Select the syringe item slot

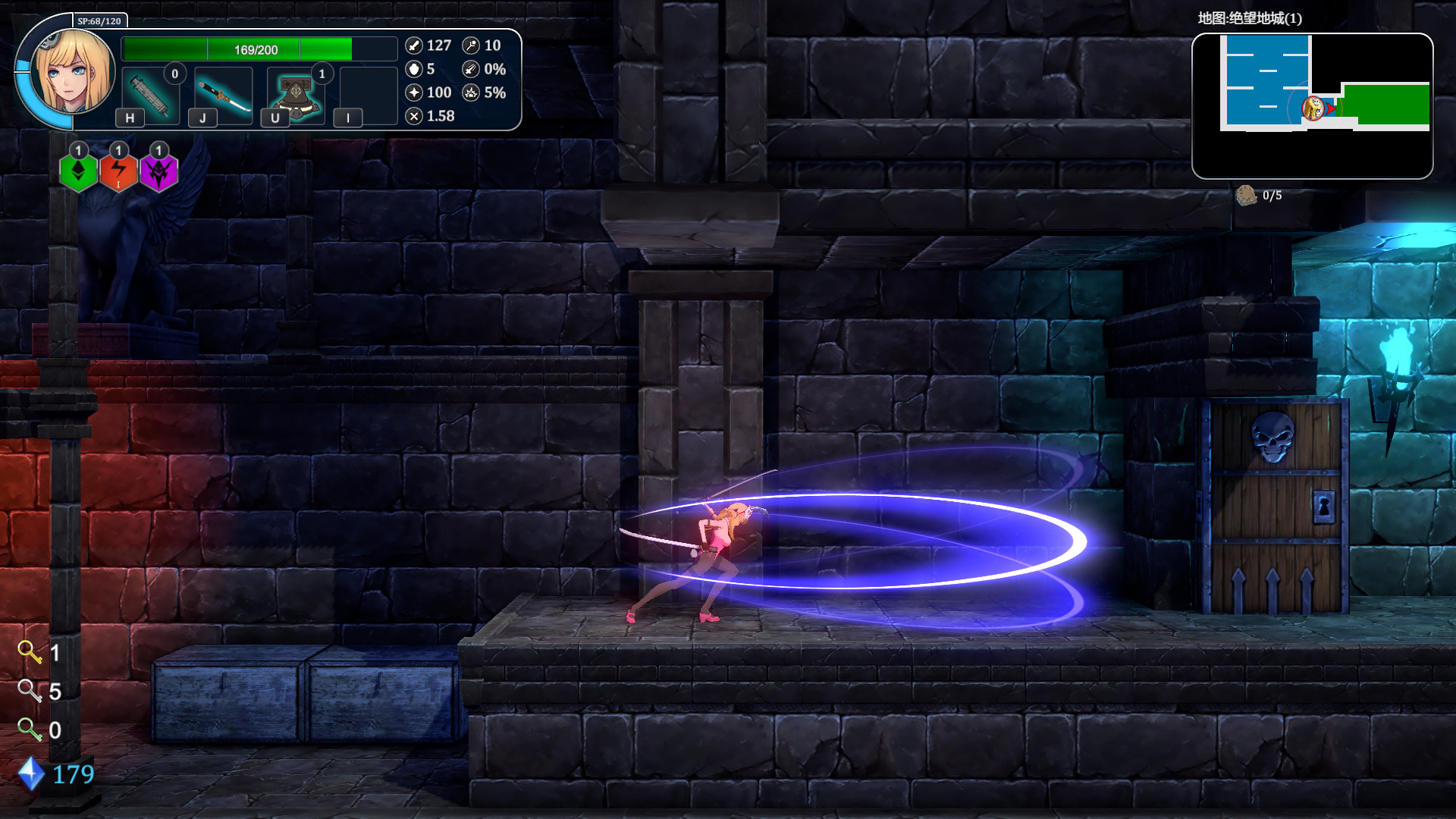[150, 96]
